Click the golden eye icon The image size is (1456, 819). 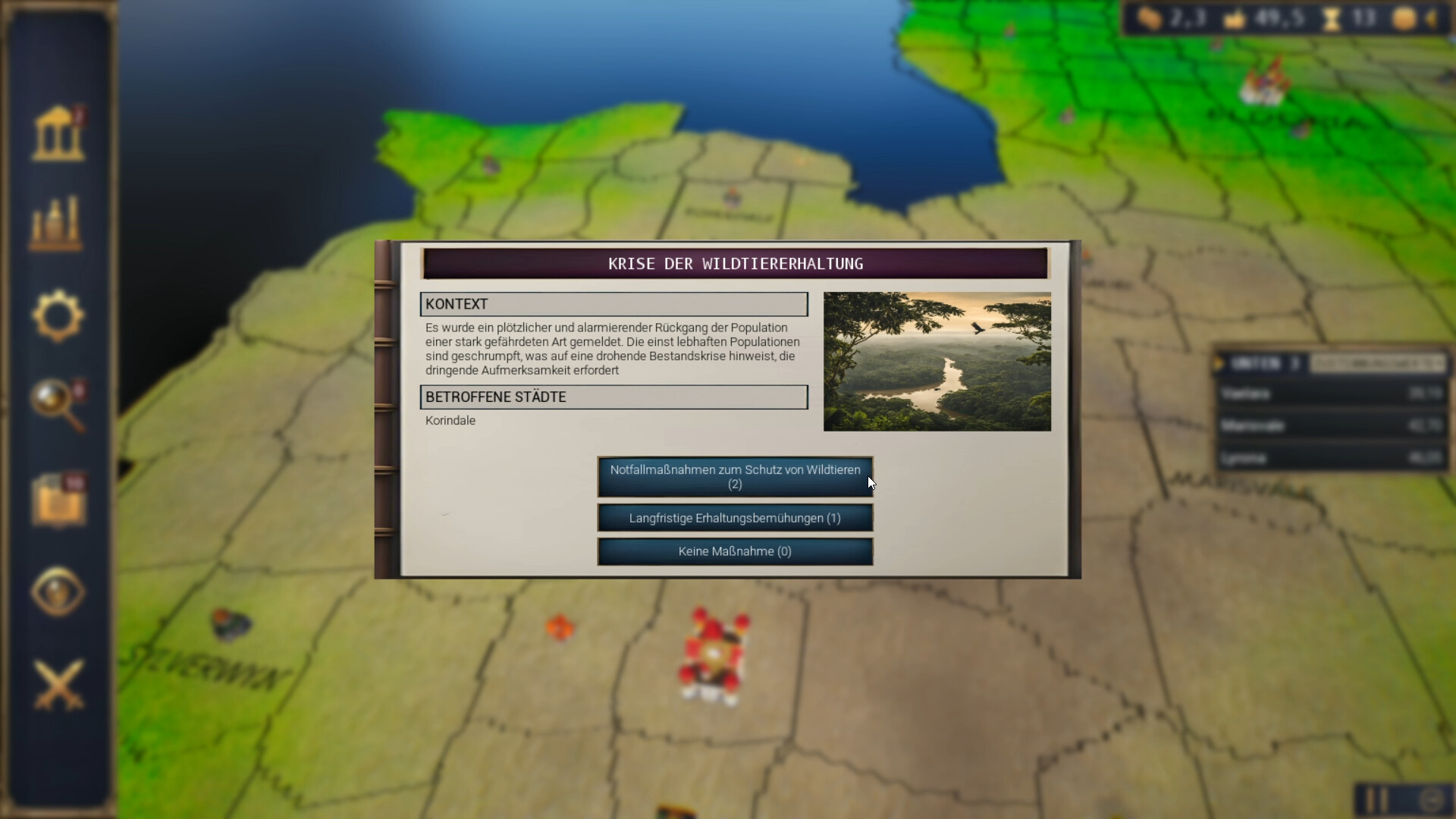(58, 592)
